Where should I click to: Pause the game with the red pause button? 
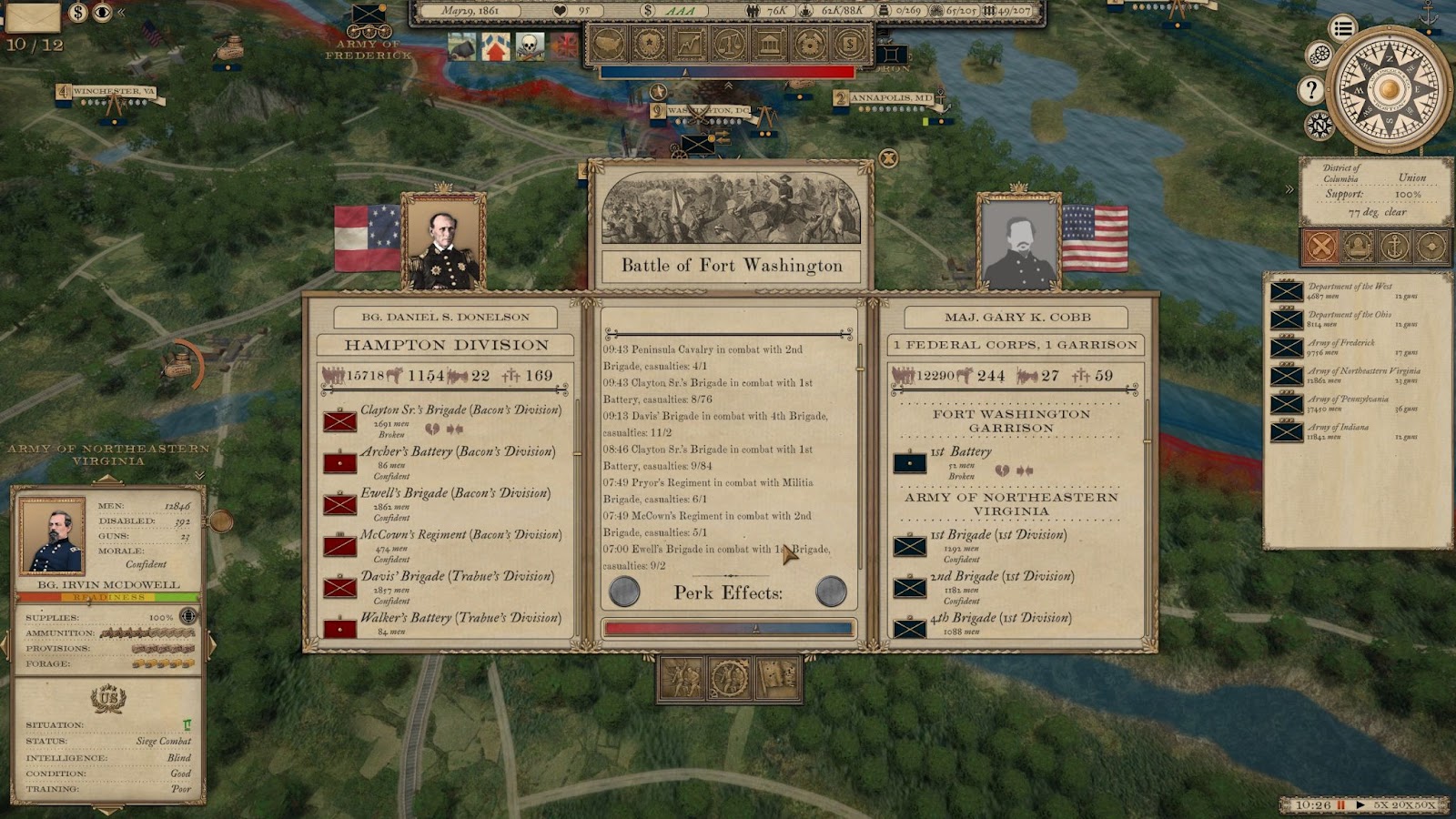(x=1341, y=805)
